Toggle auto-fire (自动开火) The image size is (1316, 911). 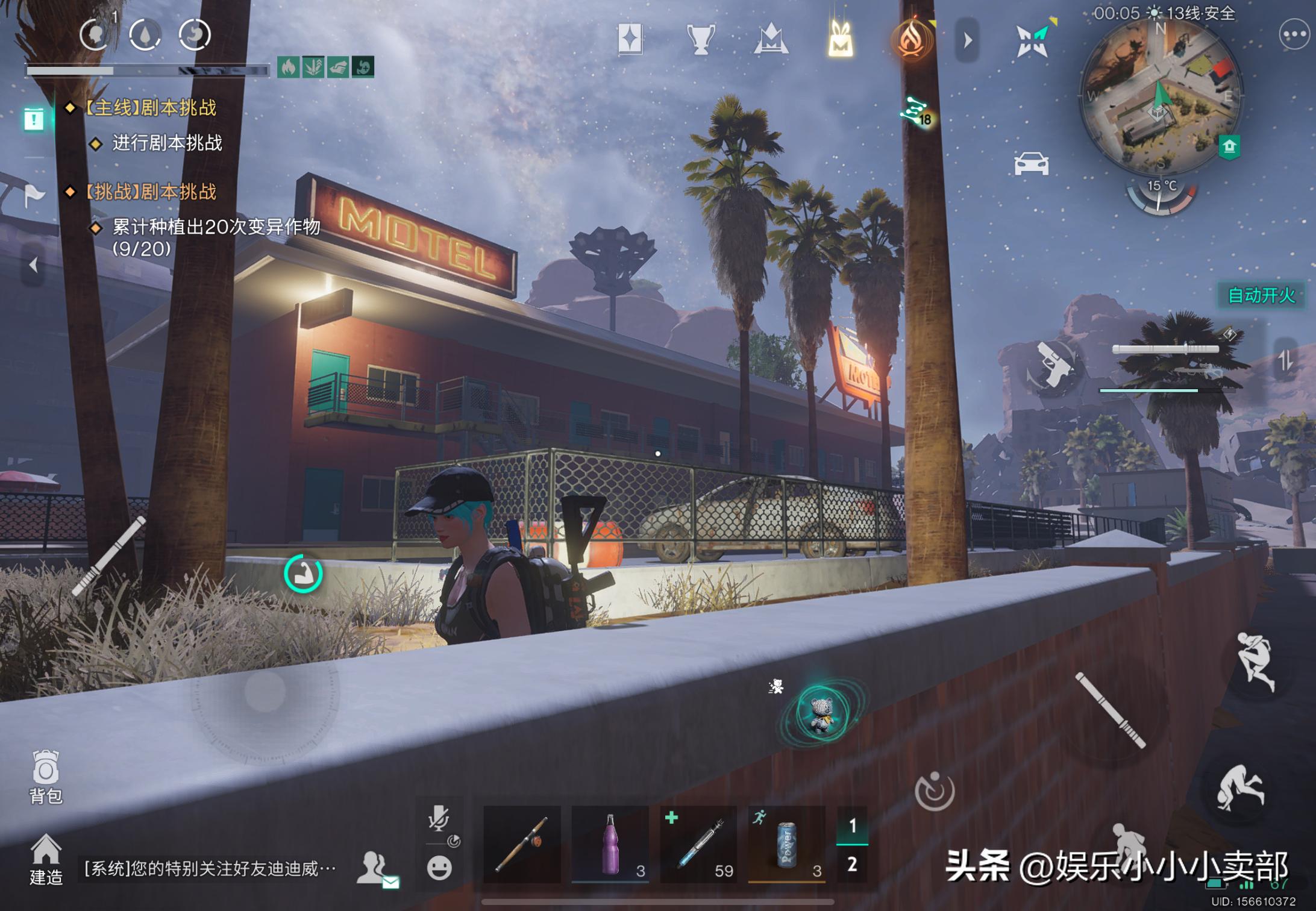point(1261,295)
